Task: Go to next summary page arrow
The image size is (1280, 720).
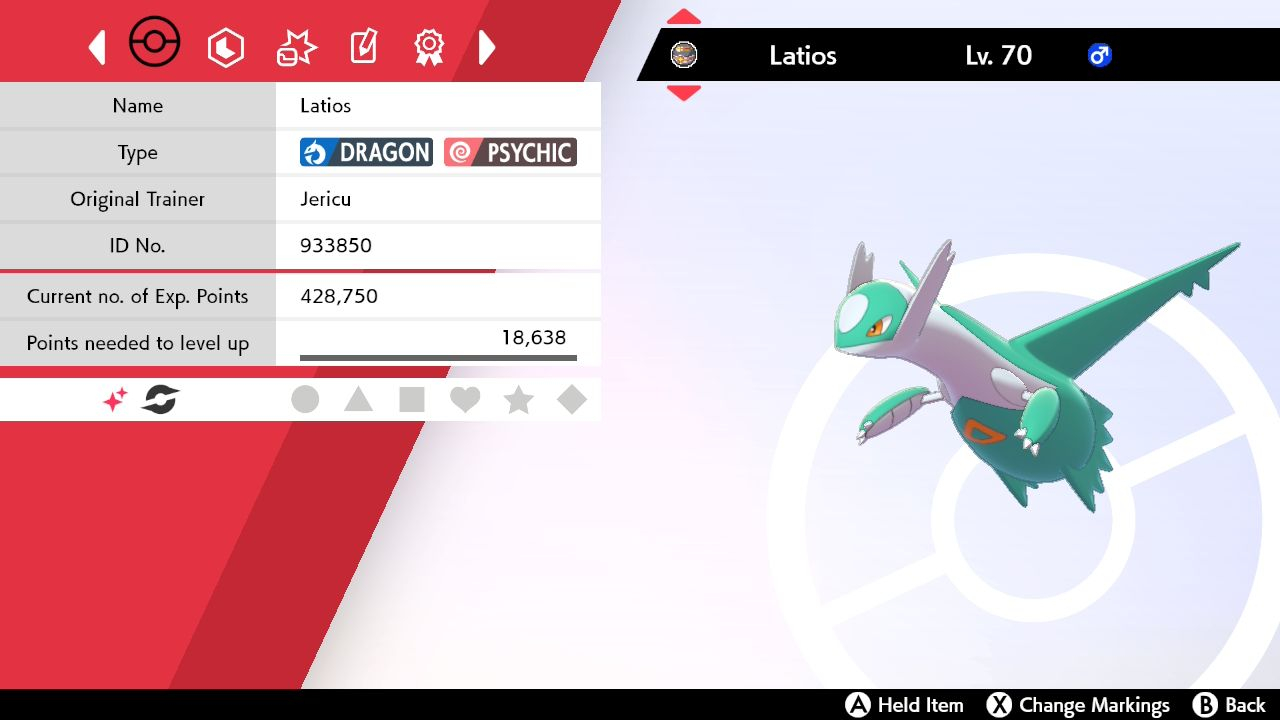Action: (487, 47)
